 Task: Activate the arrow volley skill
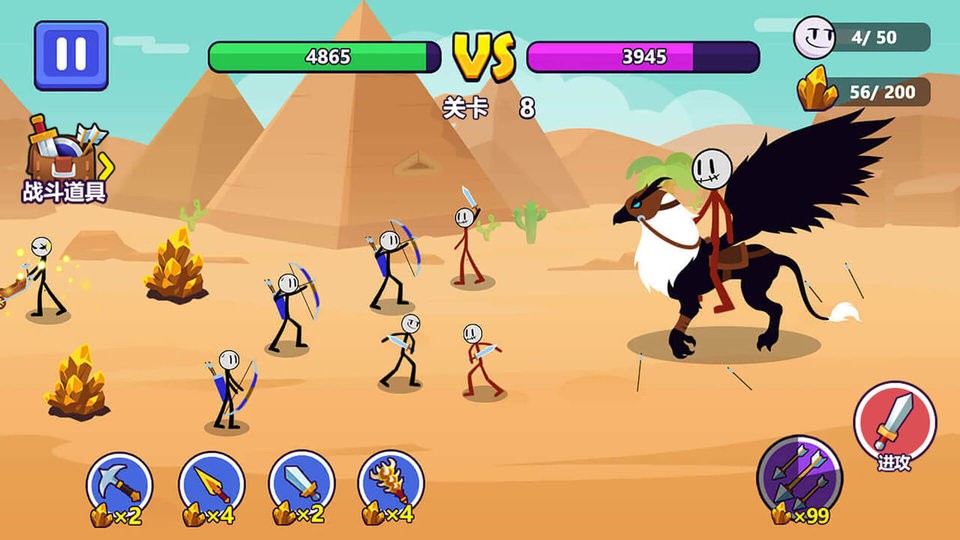799,474
